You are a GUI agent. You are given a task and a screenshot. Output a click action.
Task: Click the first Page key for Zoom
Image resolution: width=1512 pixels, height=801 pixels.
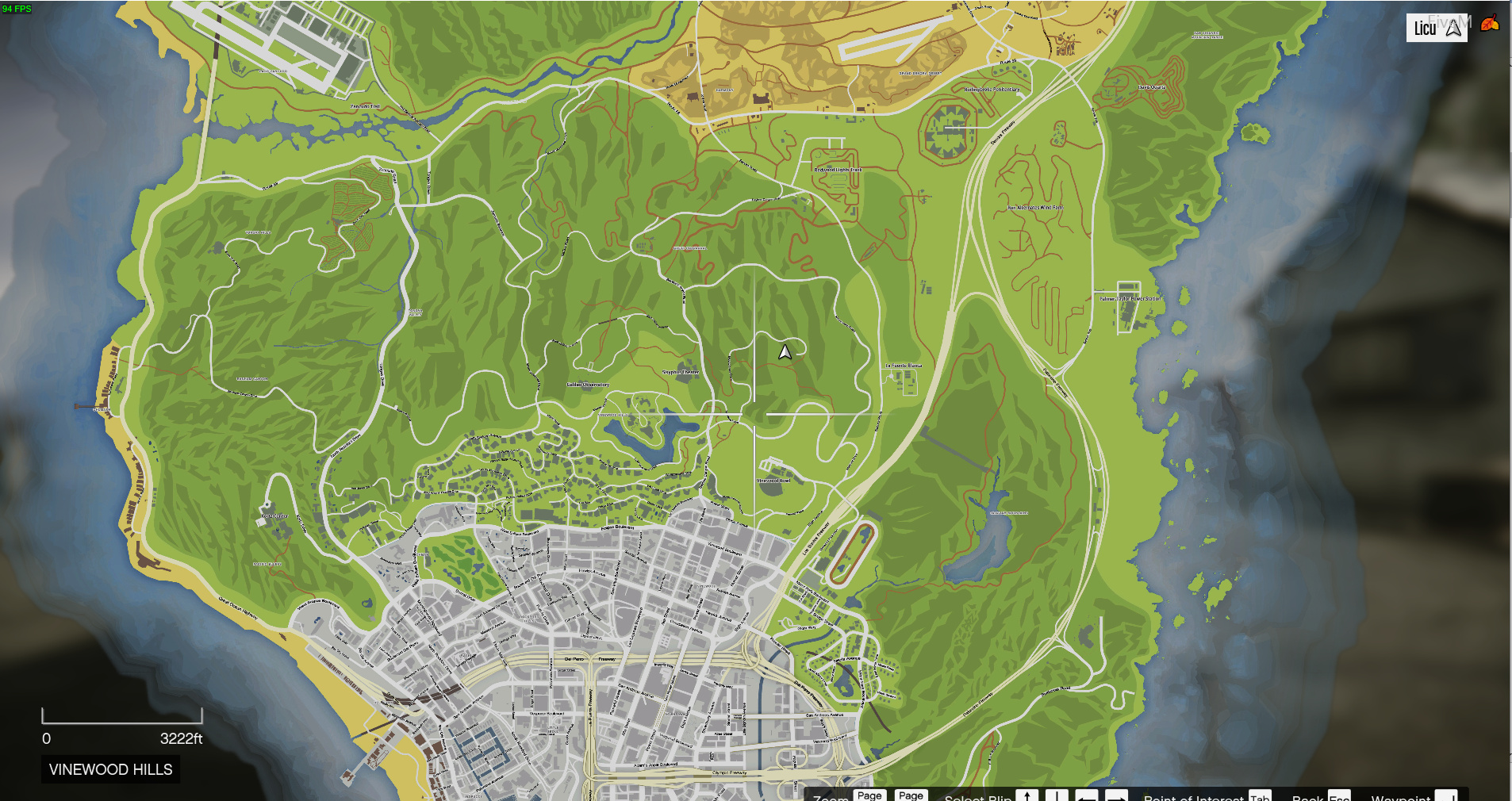(869, 795)
